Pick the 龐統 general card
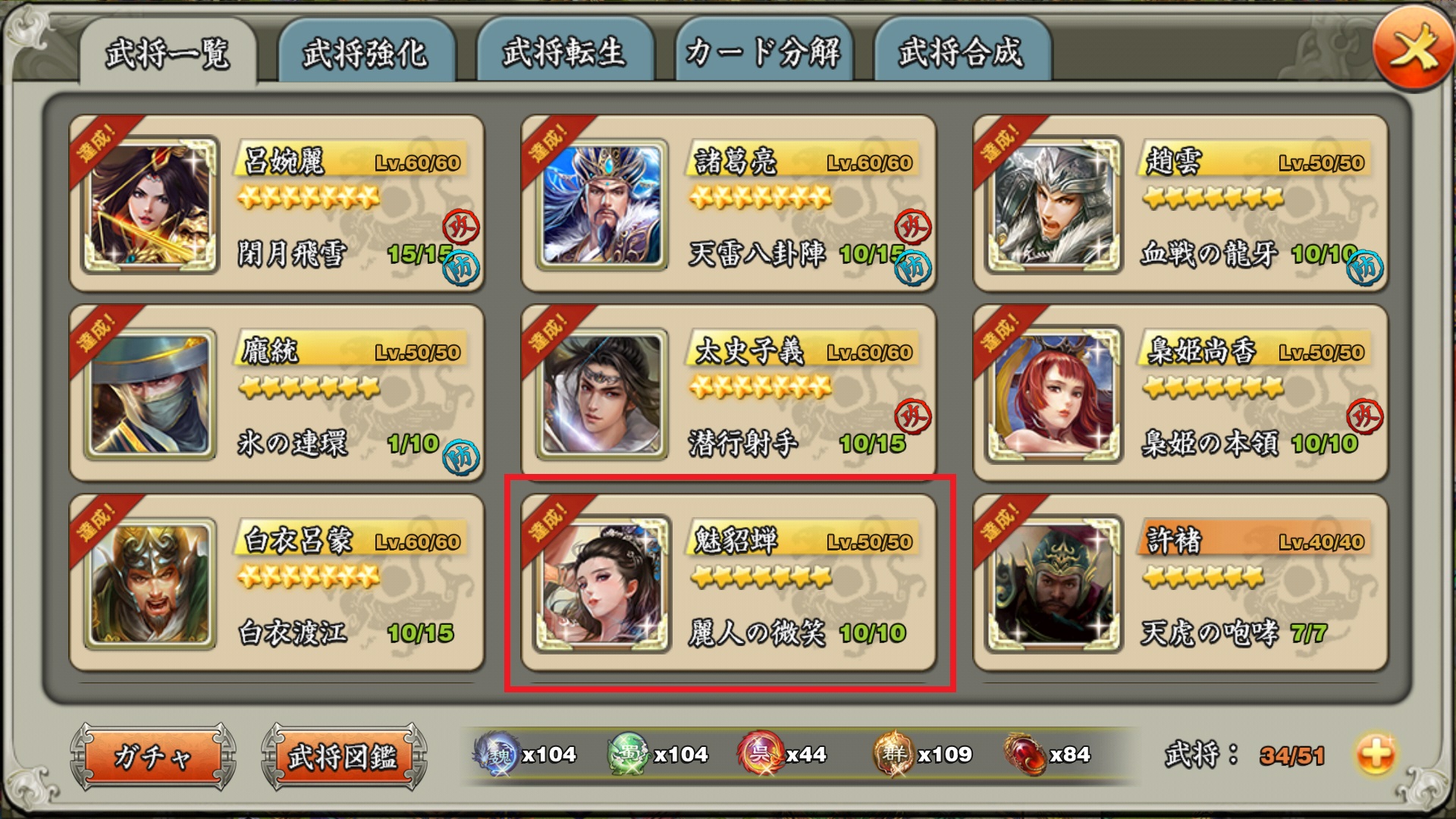Image resolution: width=1456 pixels, height=819 pixels. coord(277,393)
